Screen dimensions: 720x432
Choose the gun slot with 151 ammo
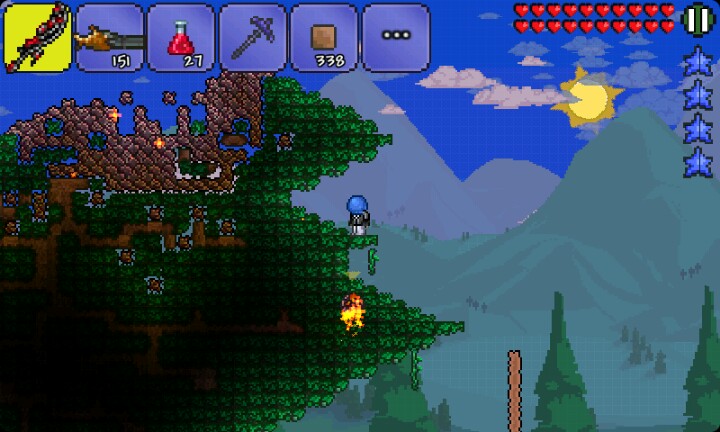tap(109, 37)
